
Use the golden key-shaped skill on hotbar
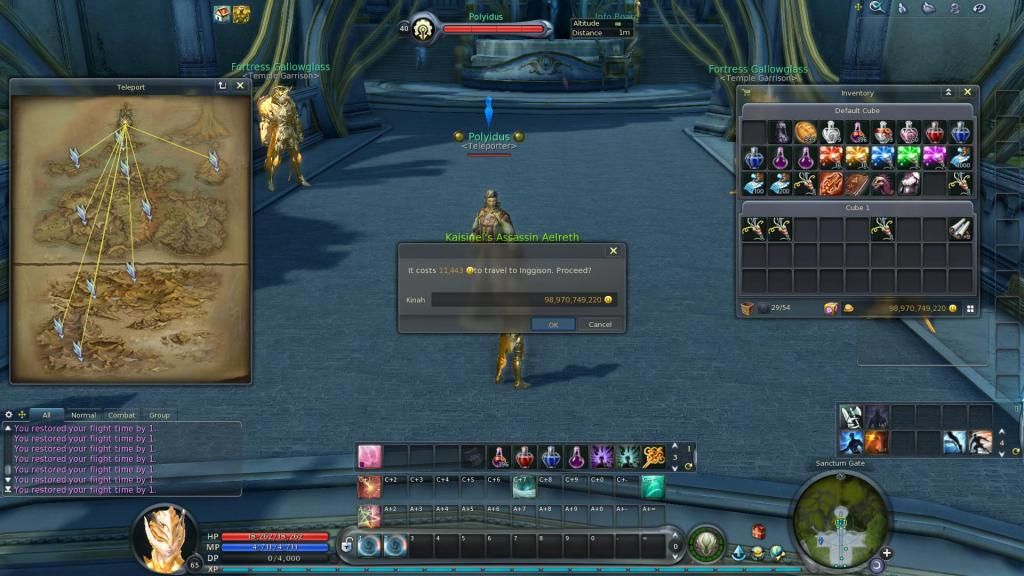click(x=654, y=456)
